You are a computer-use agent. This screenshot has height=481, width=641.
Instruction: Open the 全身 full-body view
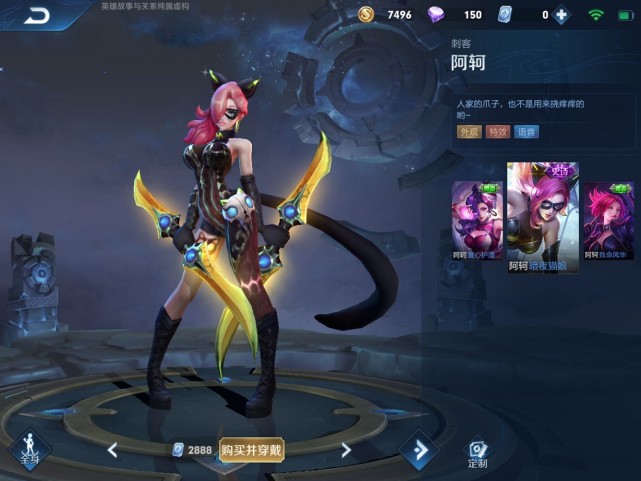pos(30,450)
